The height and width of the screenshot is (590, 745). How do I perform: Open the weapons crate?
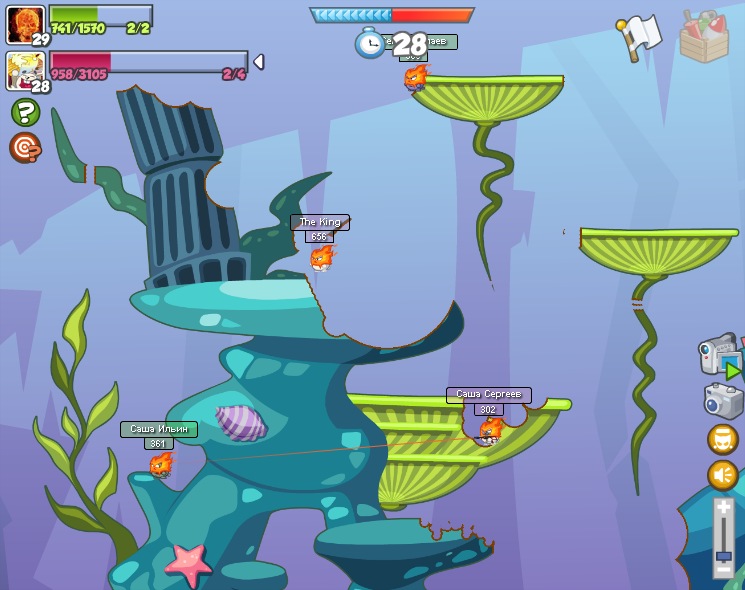coord(703,37)
